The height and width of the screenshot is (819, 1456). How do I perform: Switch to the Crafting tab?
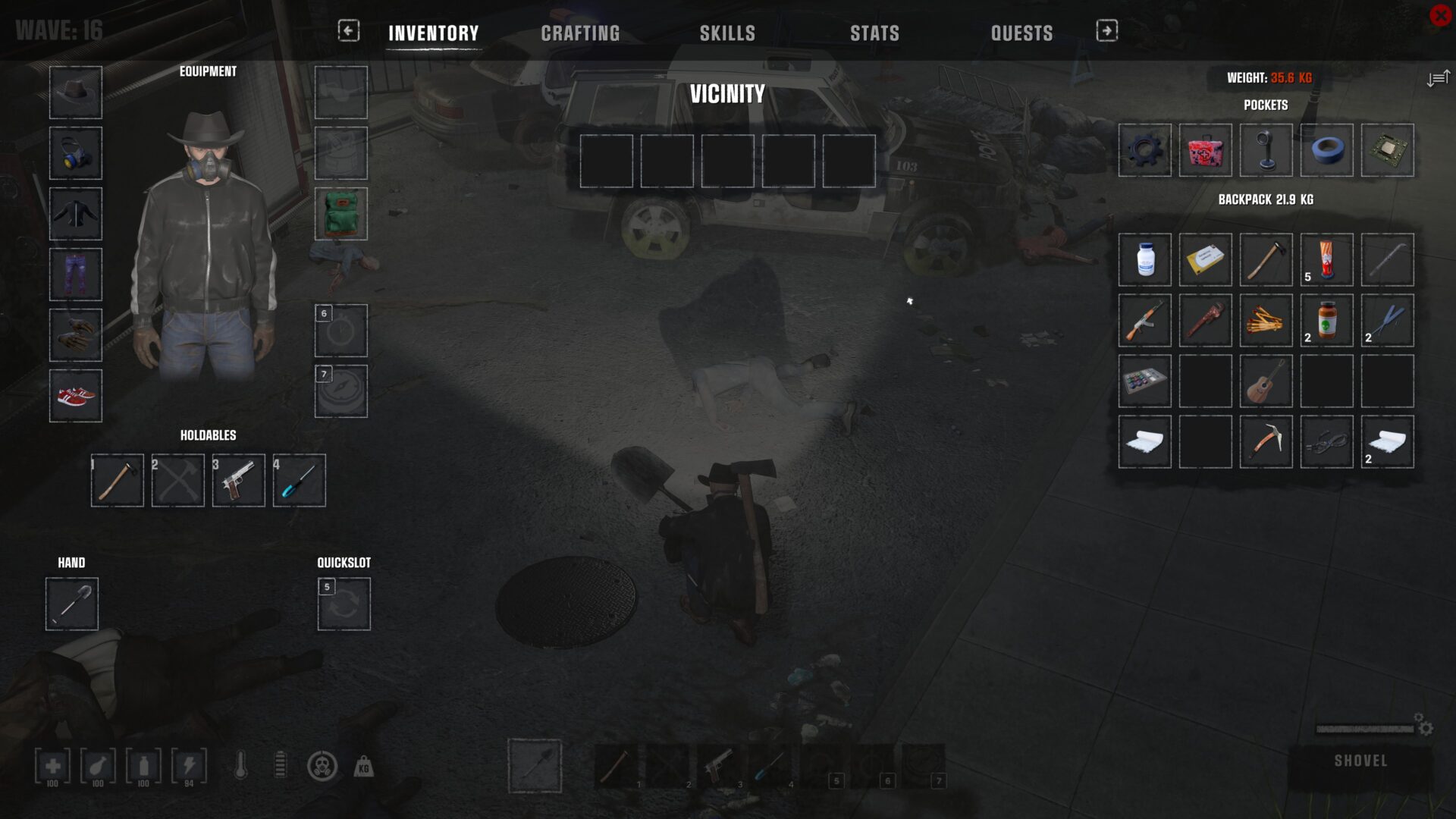click(x=580, y=33)
